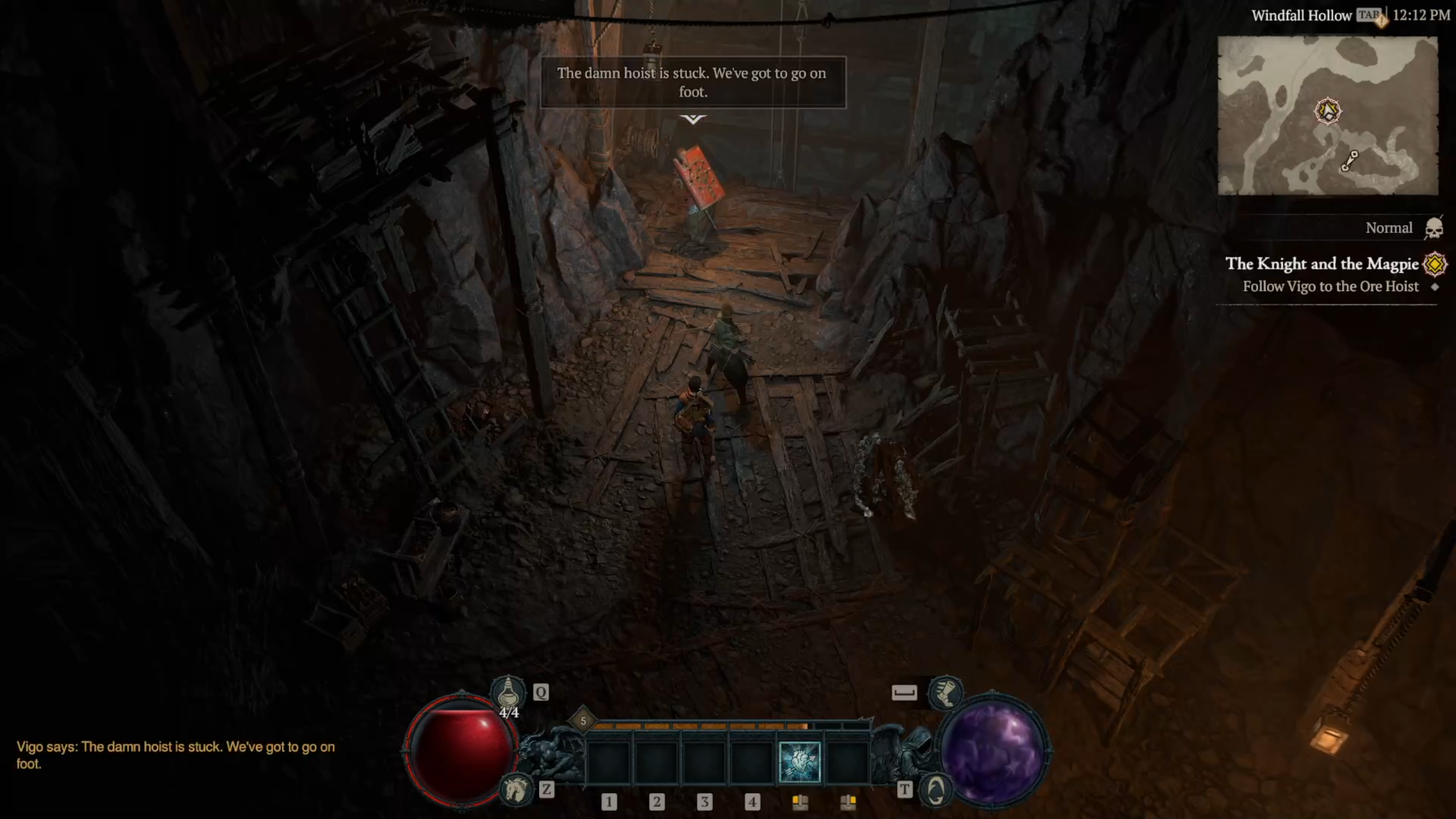
Task: Select The Knight and the Magpie quest
Action: tap(1322, 264)
